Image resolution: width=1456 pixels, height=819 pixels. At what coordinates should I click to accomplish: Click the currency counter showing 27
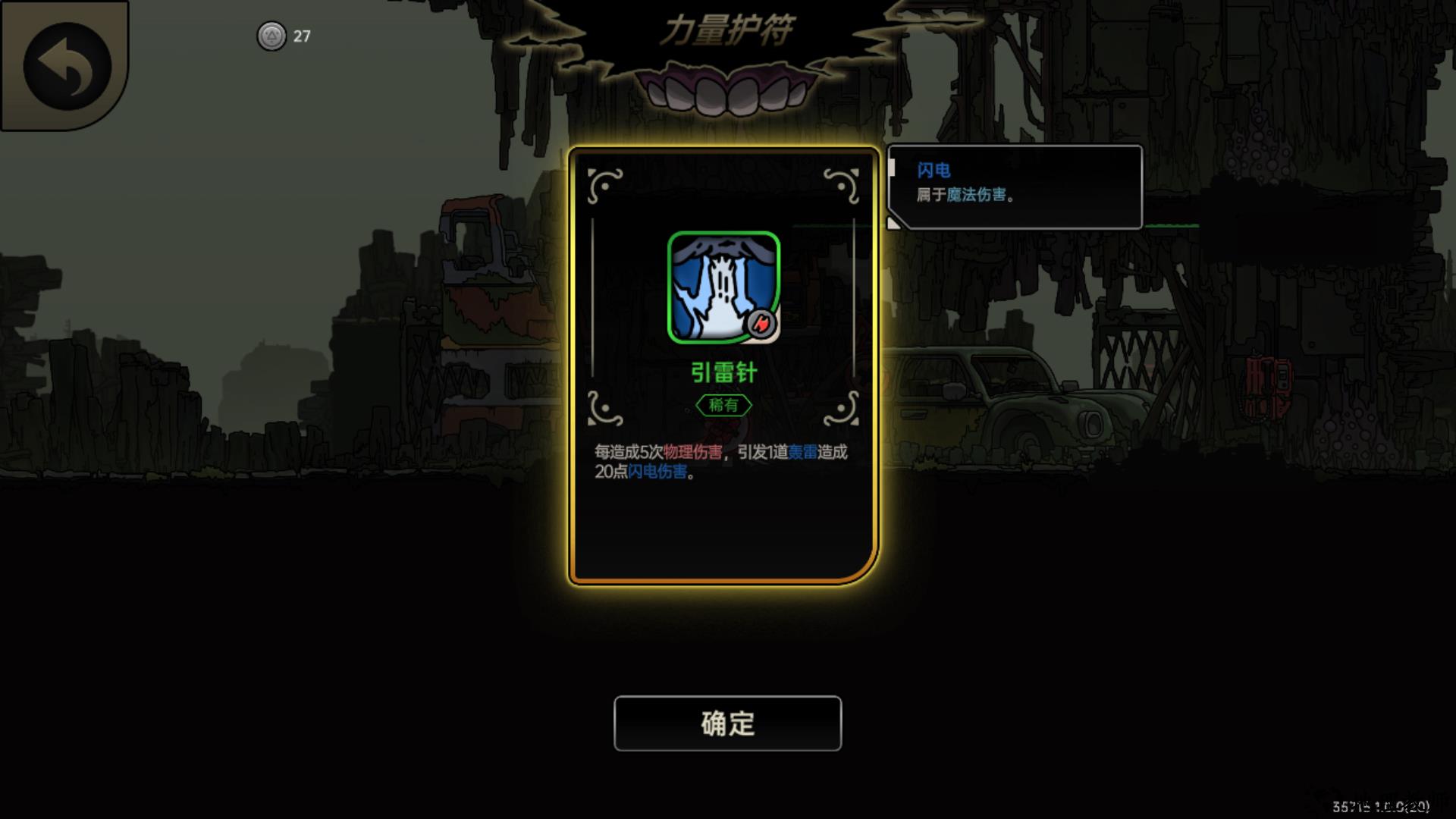301,35
